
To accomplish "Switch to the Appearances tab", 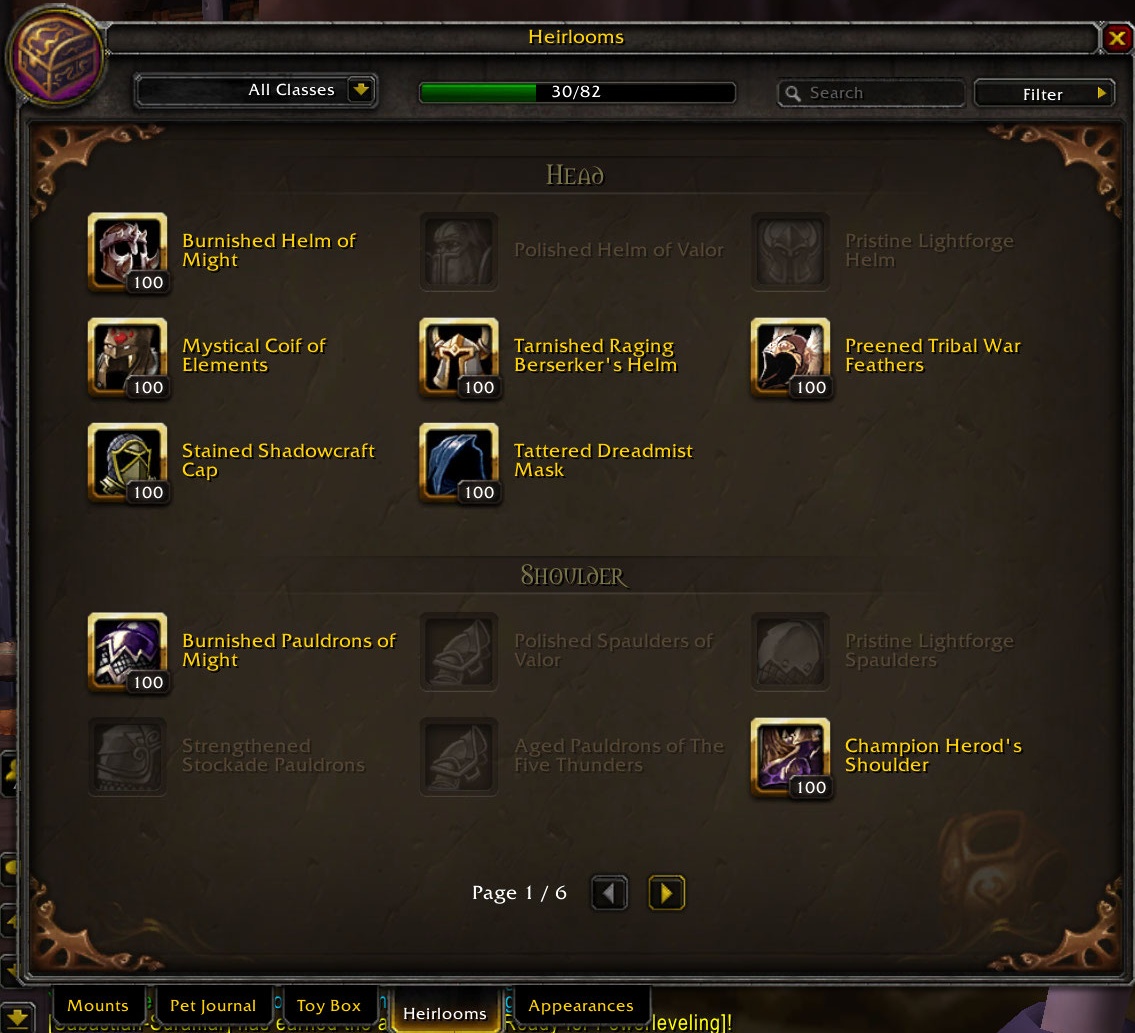I will [581, 1005].
